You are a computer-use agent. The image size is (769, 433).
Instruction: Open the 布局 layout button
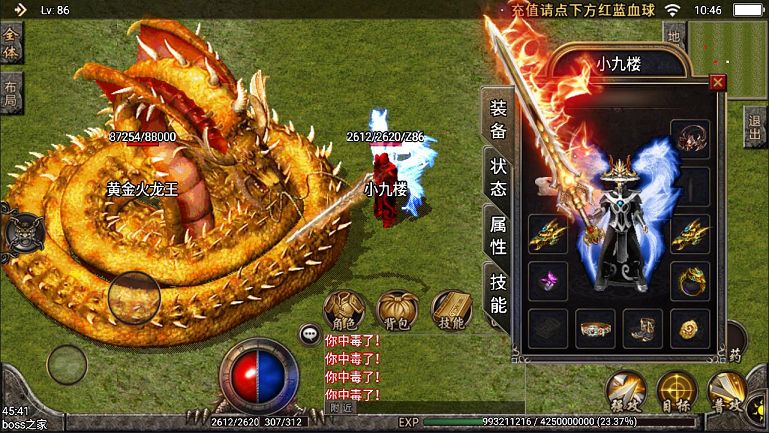click(11, 91)
